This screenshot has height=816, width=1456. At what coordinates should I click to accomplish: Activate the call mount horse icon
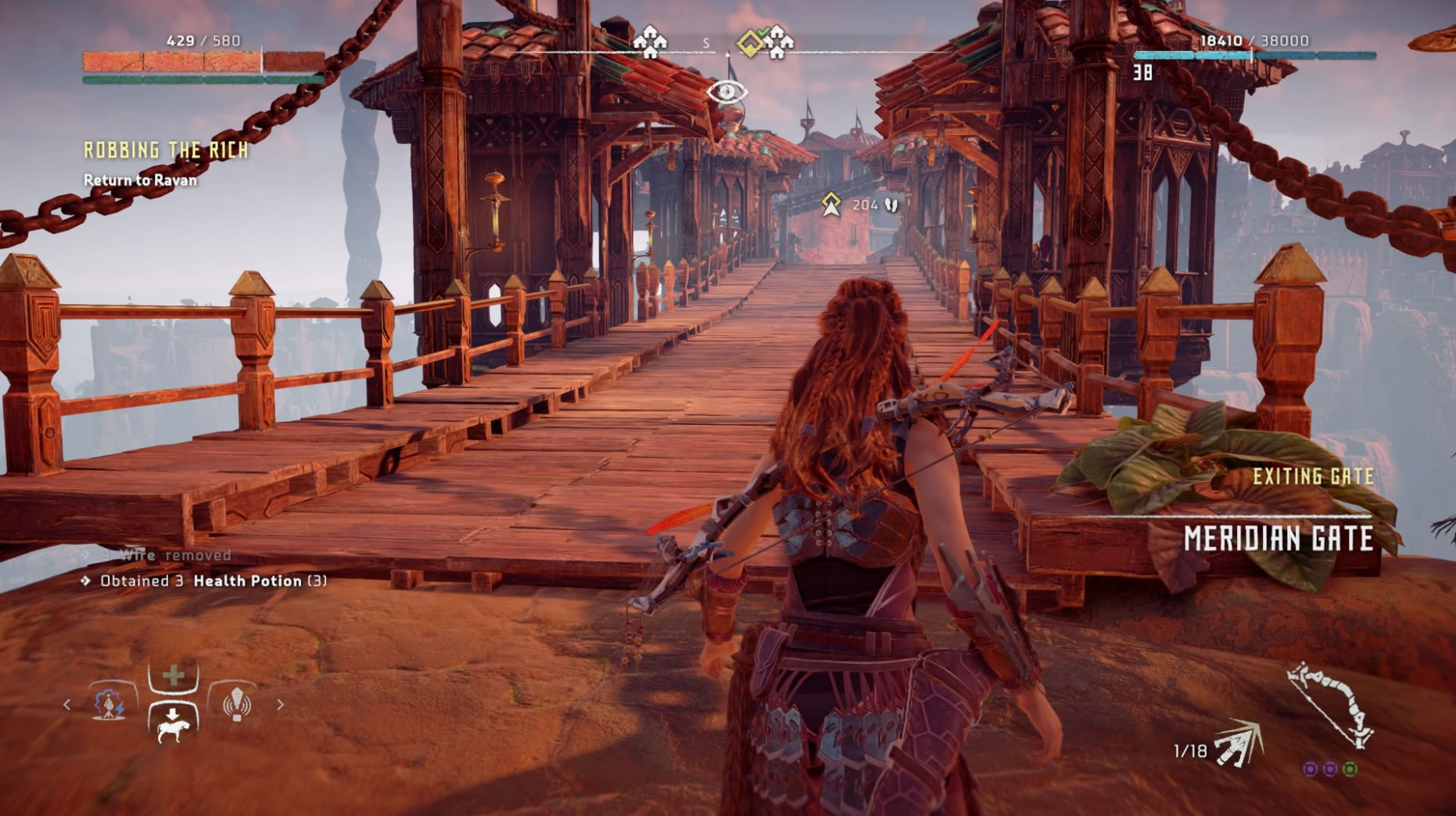point(173,725)
